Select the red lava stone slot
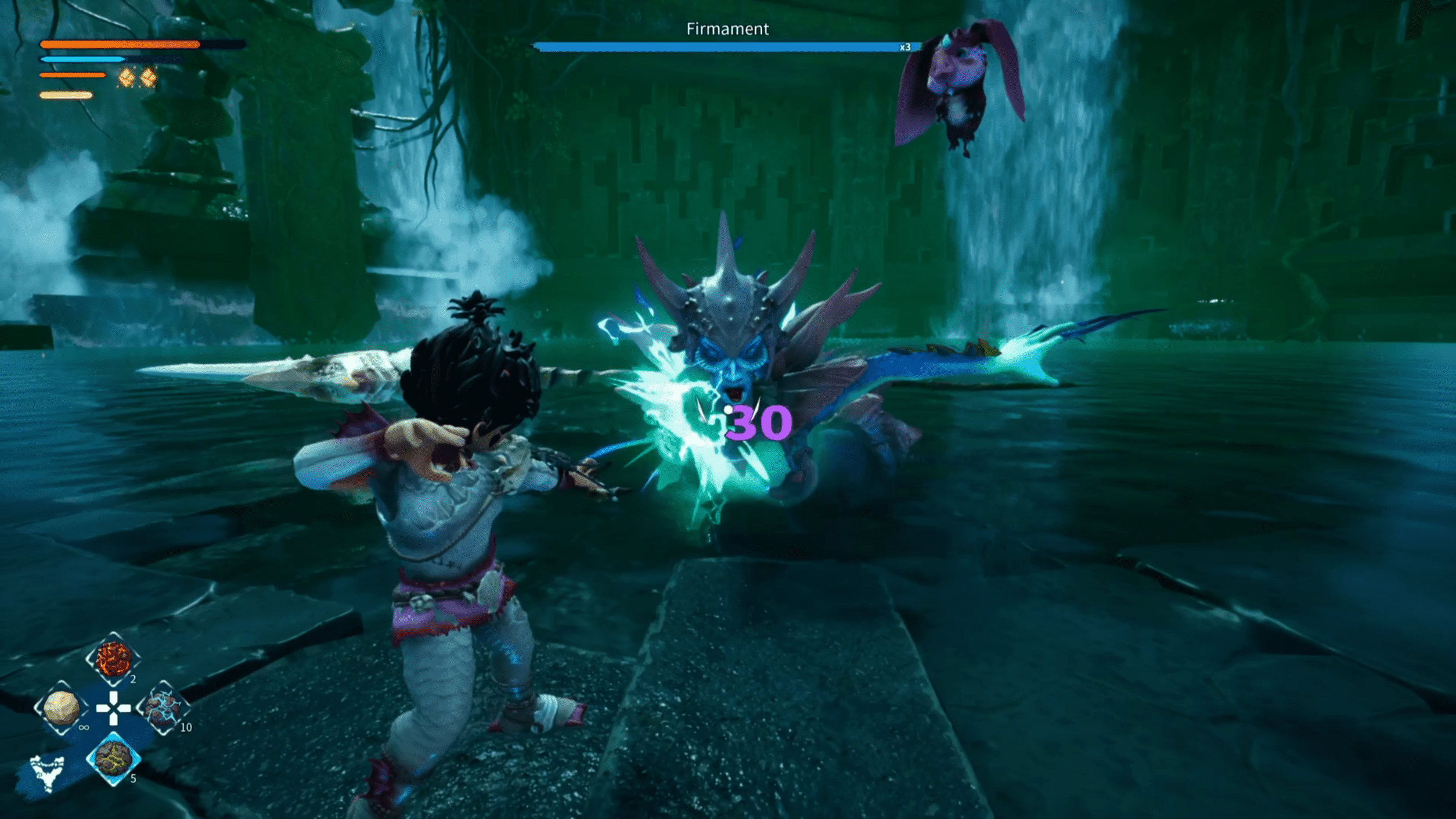 pos(113,659)
